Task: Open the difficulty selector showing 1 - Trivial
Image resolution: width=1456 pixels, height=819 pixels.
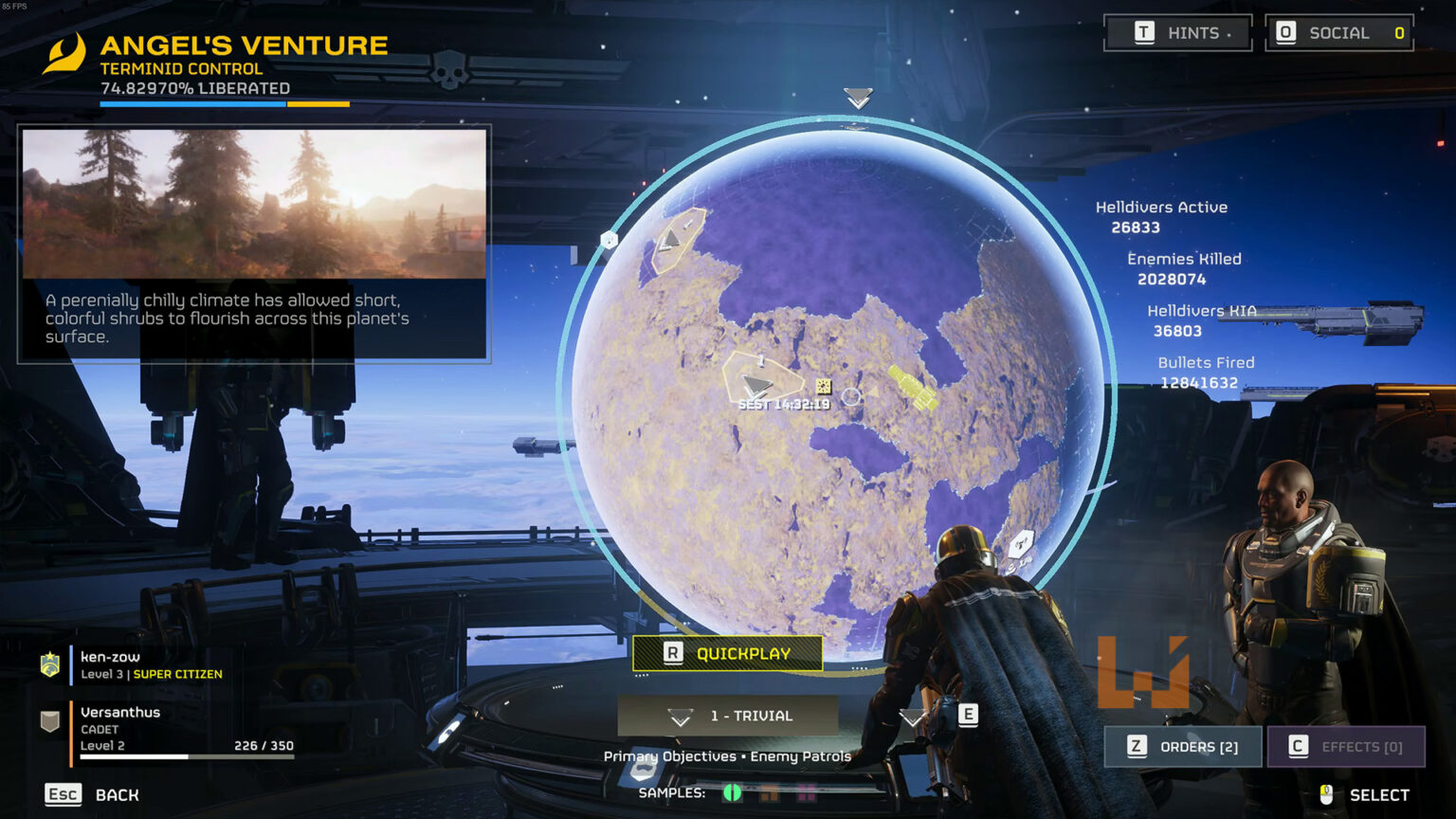Action: click(728, 716)
